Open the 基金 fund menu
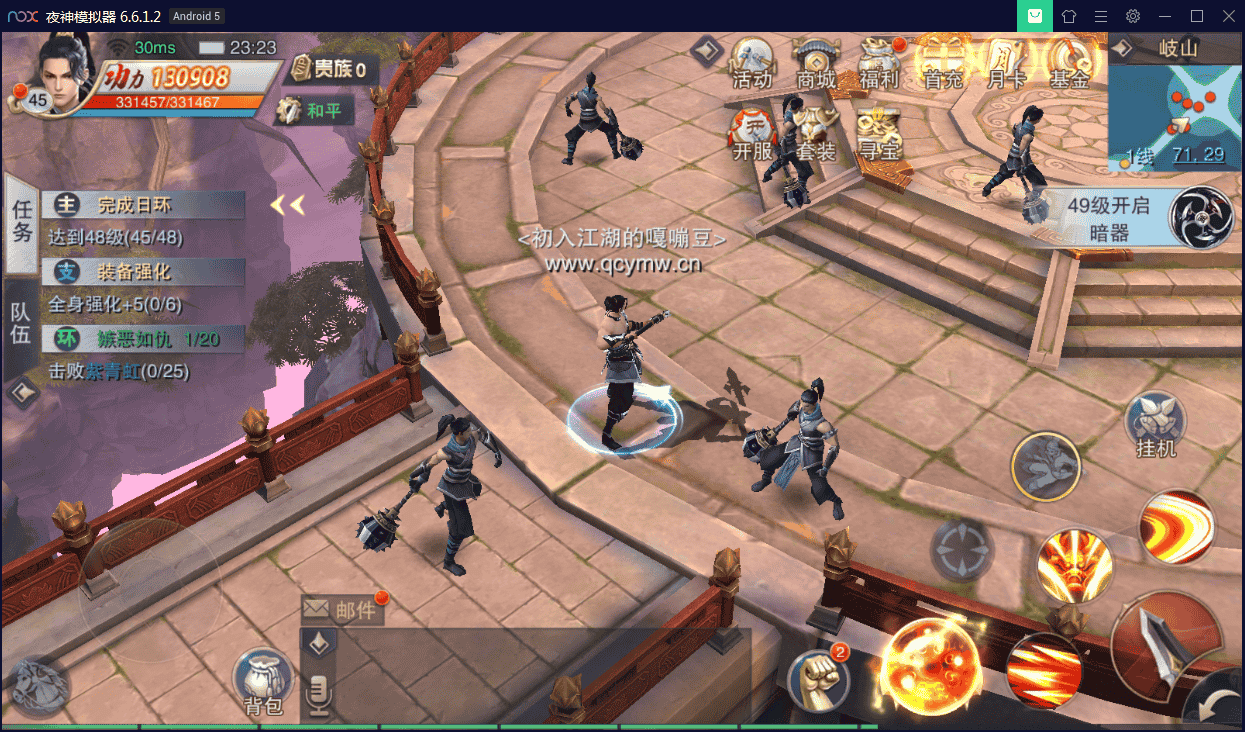Screen dimensions: 1245x732 point(1068,62)
